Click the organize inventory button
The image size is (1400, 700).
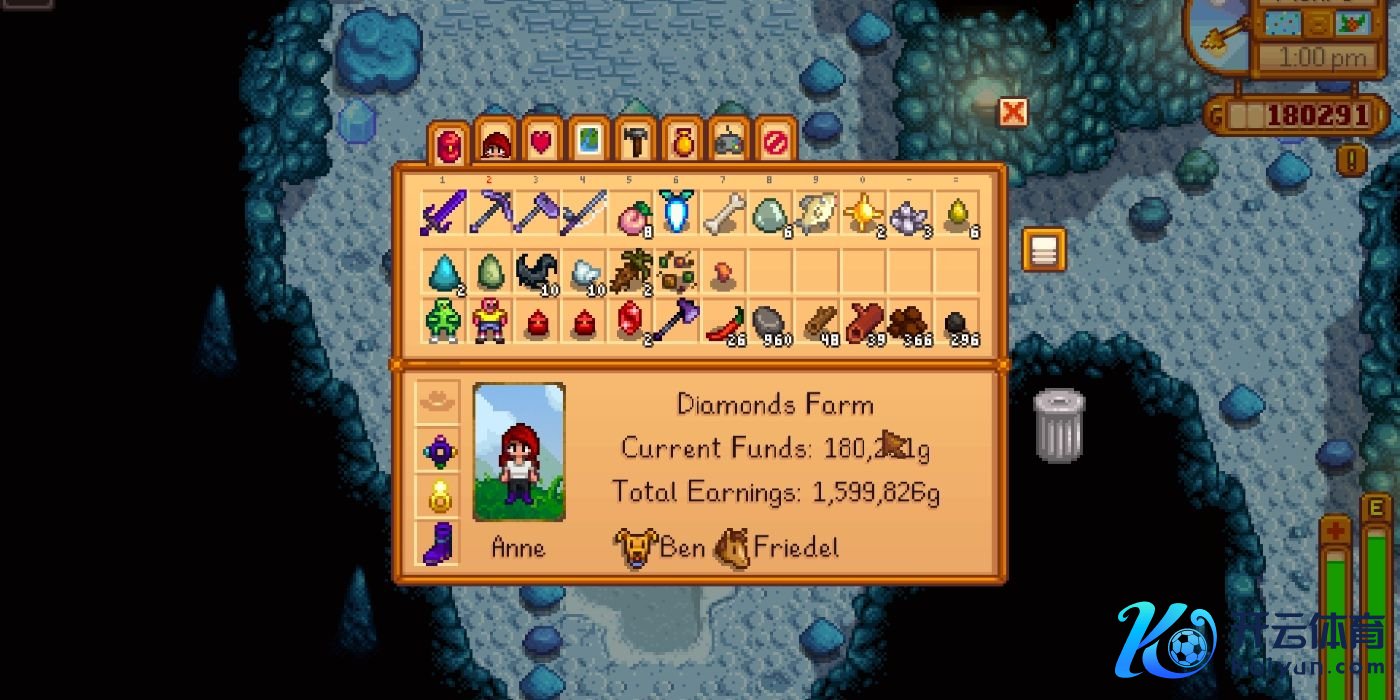coord(1043,250)
